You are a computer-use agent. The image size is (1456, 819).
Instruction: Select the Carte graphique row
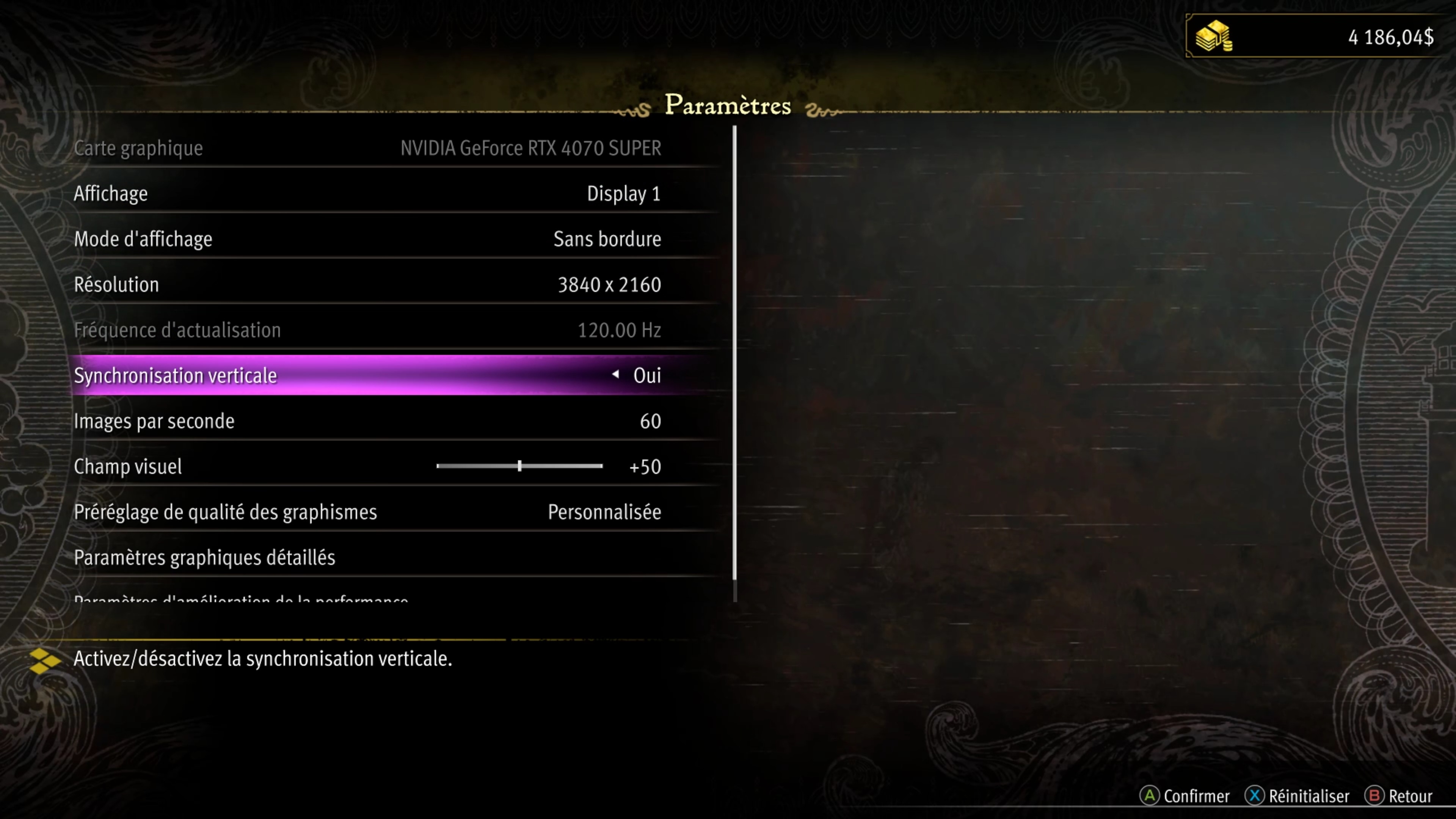367,148
